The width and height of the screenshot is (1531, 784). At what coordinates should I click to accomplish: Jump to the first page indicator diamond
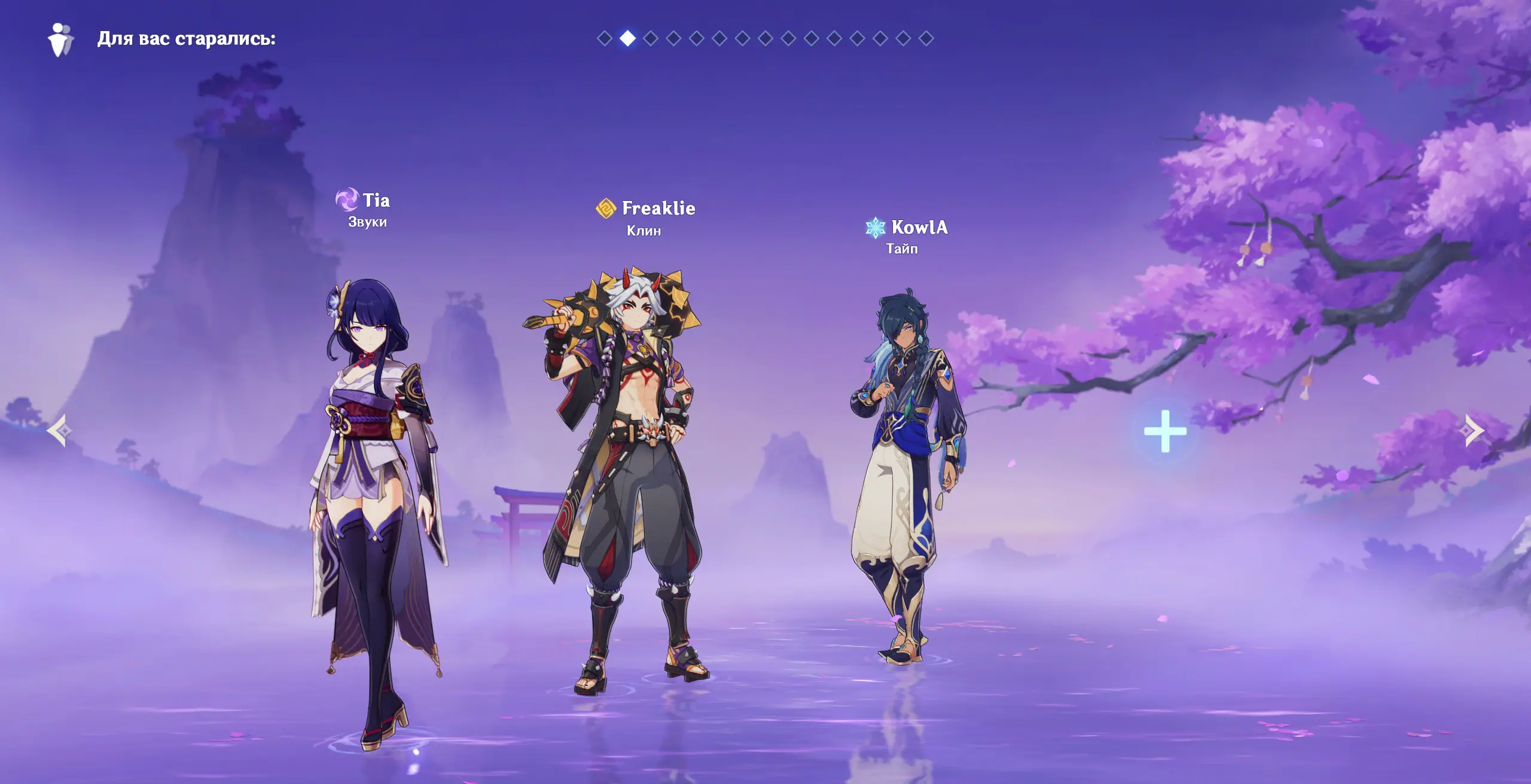coord(605,39)
